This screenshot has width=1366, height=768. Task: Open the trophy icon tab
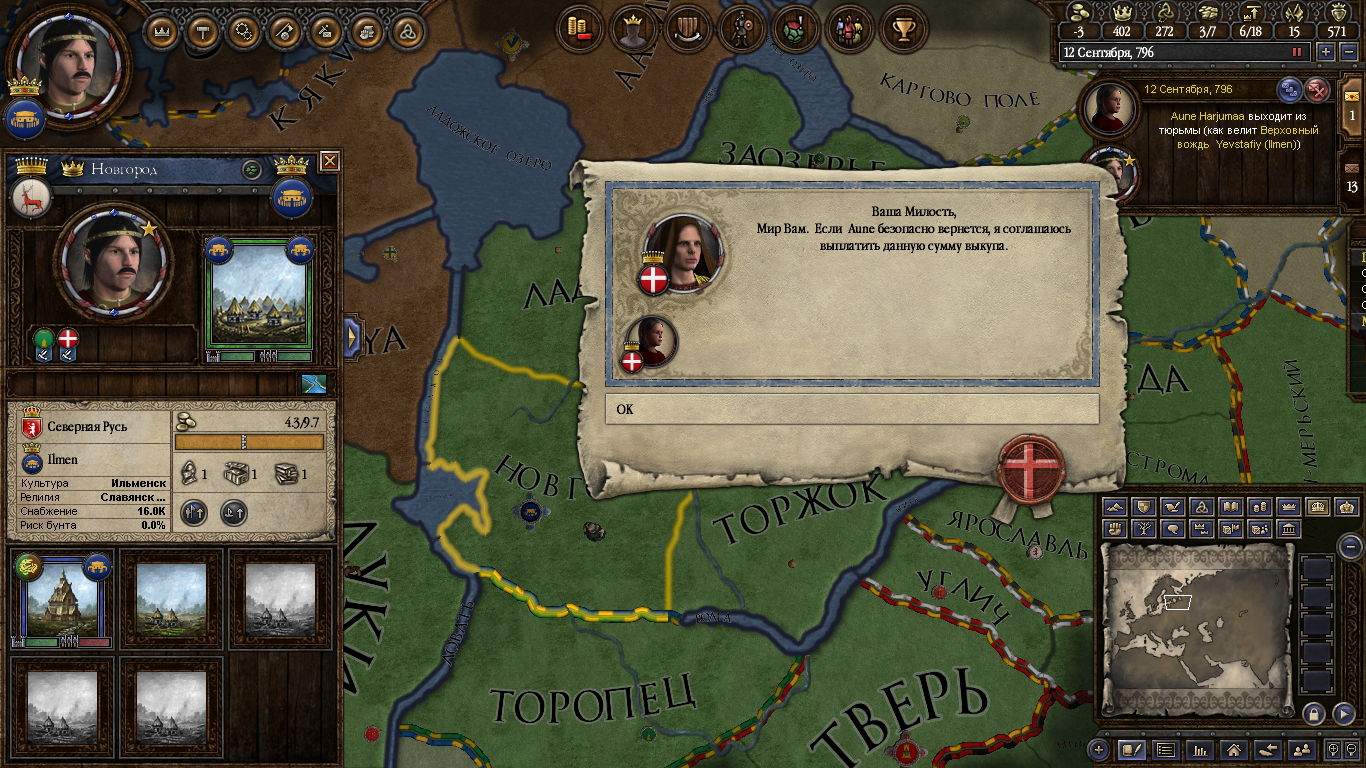pyautogui.click(x=904, y=29)
